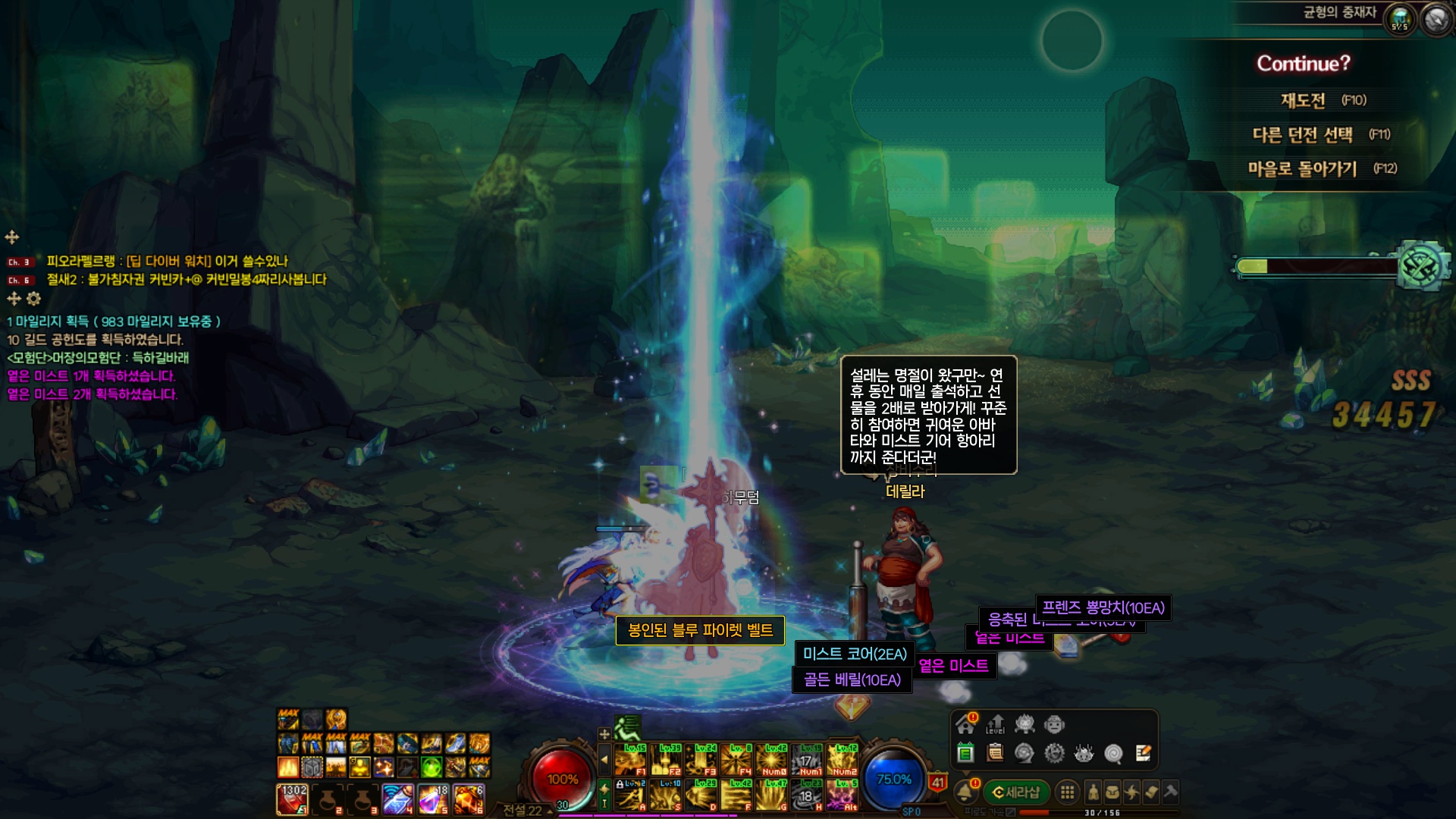
Task: Activate the Alt purple skill icon
Action: coord(842,795)
